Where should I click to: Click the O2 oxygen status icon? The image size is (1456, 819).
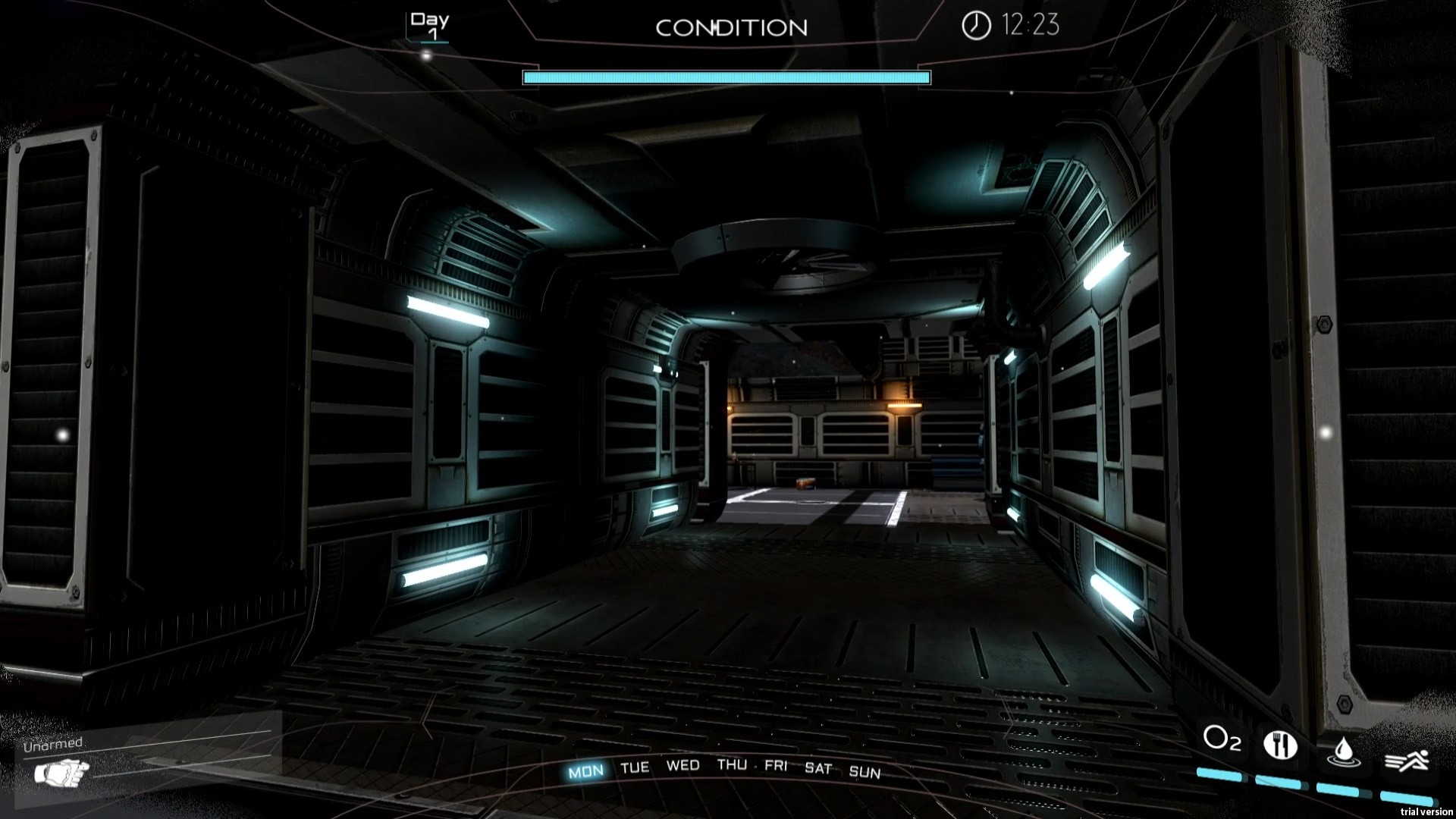coord(1222,739)
